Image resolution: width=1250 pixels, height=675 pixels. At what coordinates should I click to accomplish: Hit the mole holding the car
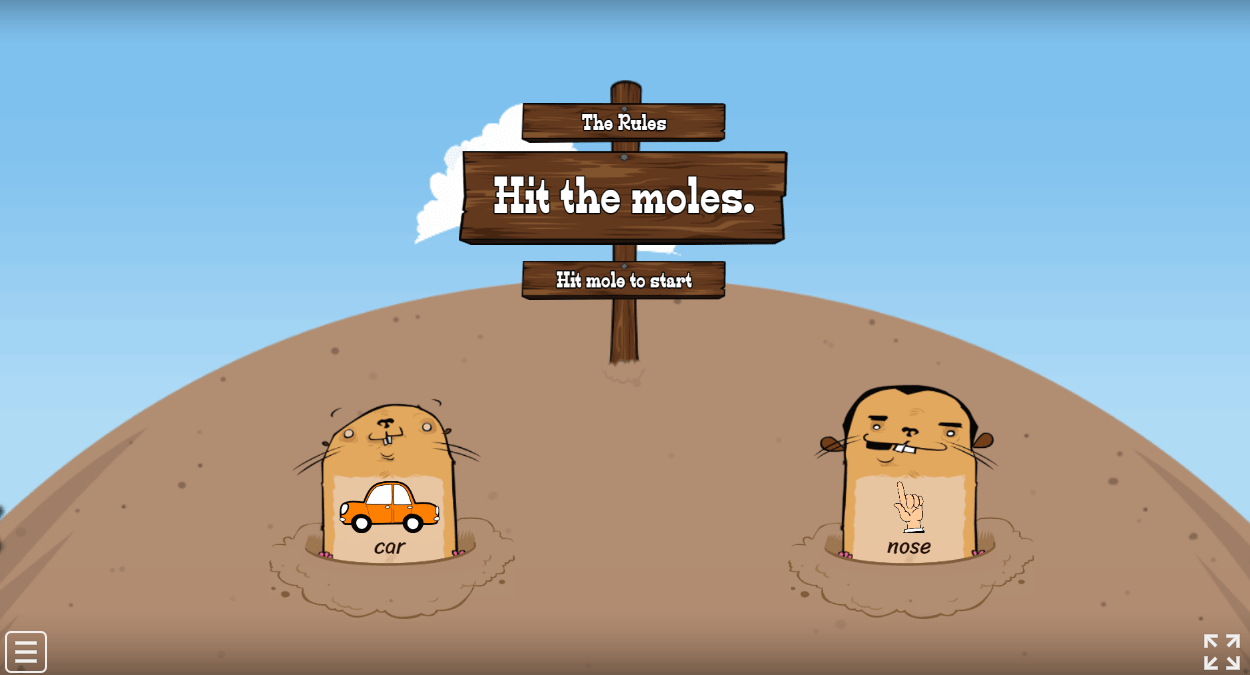pyautogui.click(x=389, y=482)
